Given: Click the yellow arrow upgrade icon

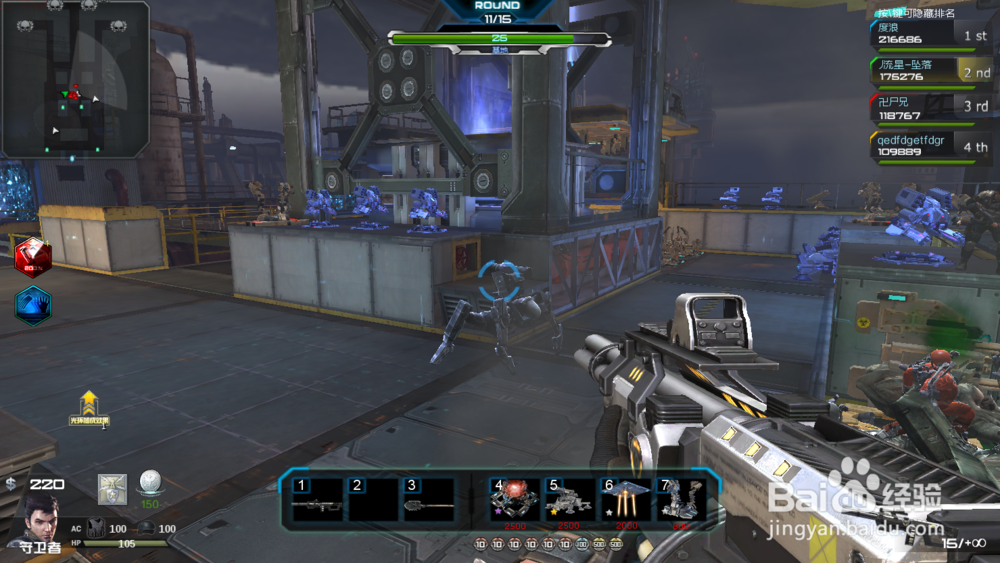Looking at the screenshot, I should (89, 405).
